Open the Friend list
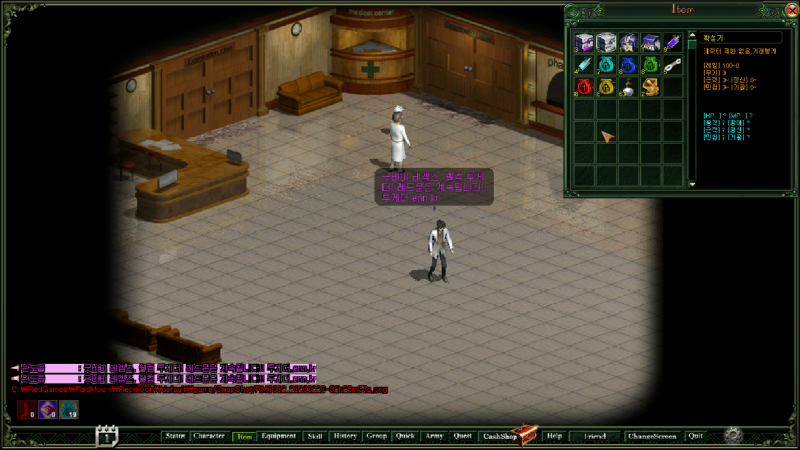 (x=595, y=436)
